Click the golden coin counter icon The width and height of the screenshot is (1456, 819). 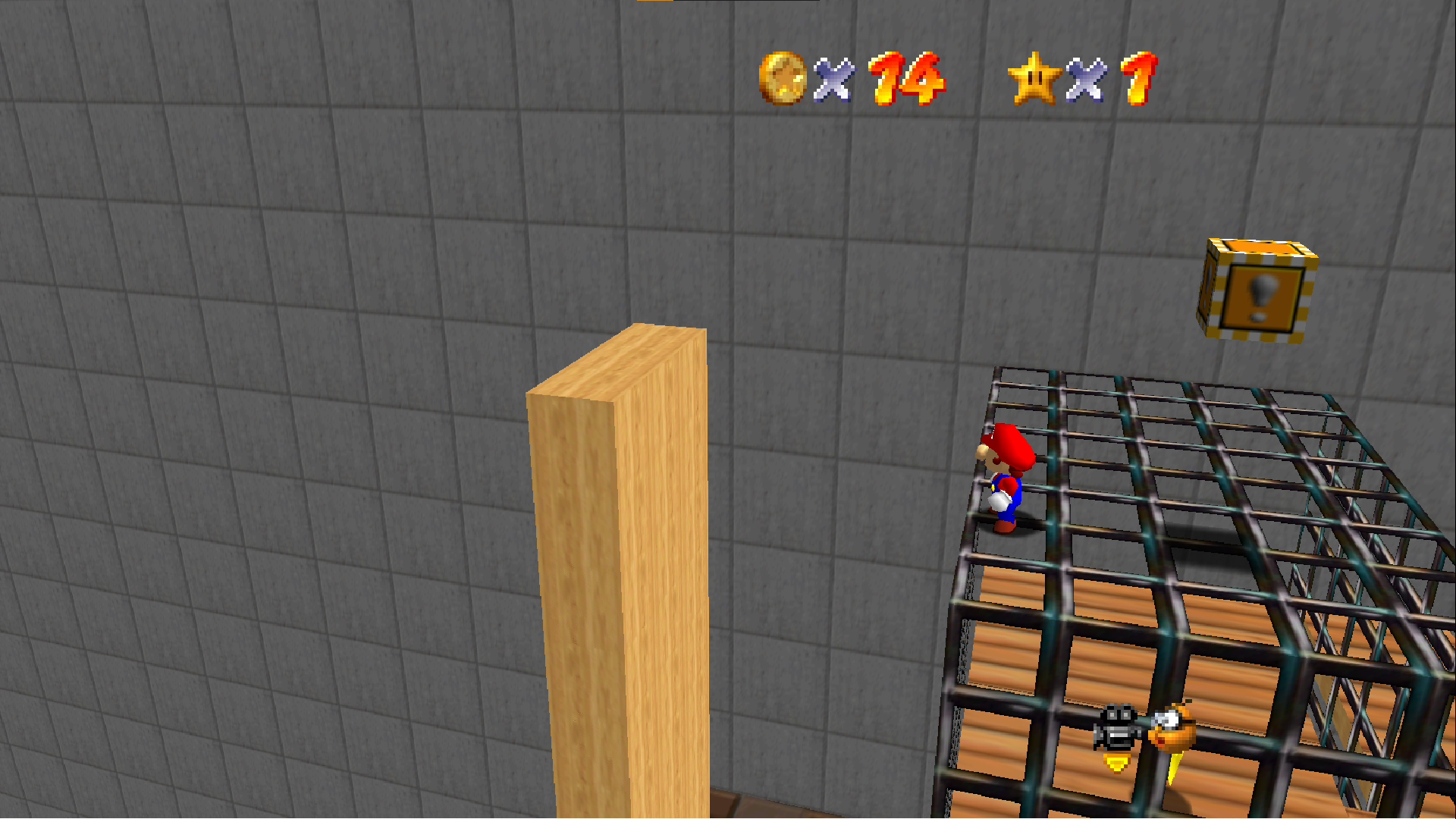783,77
